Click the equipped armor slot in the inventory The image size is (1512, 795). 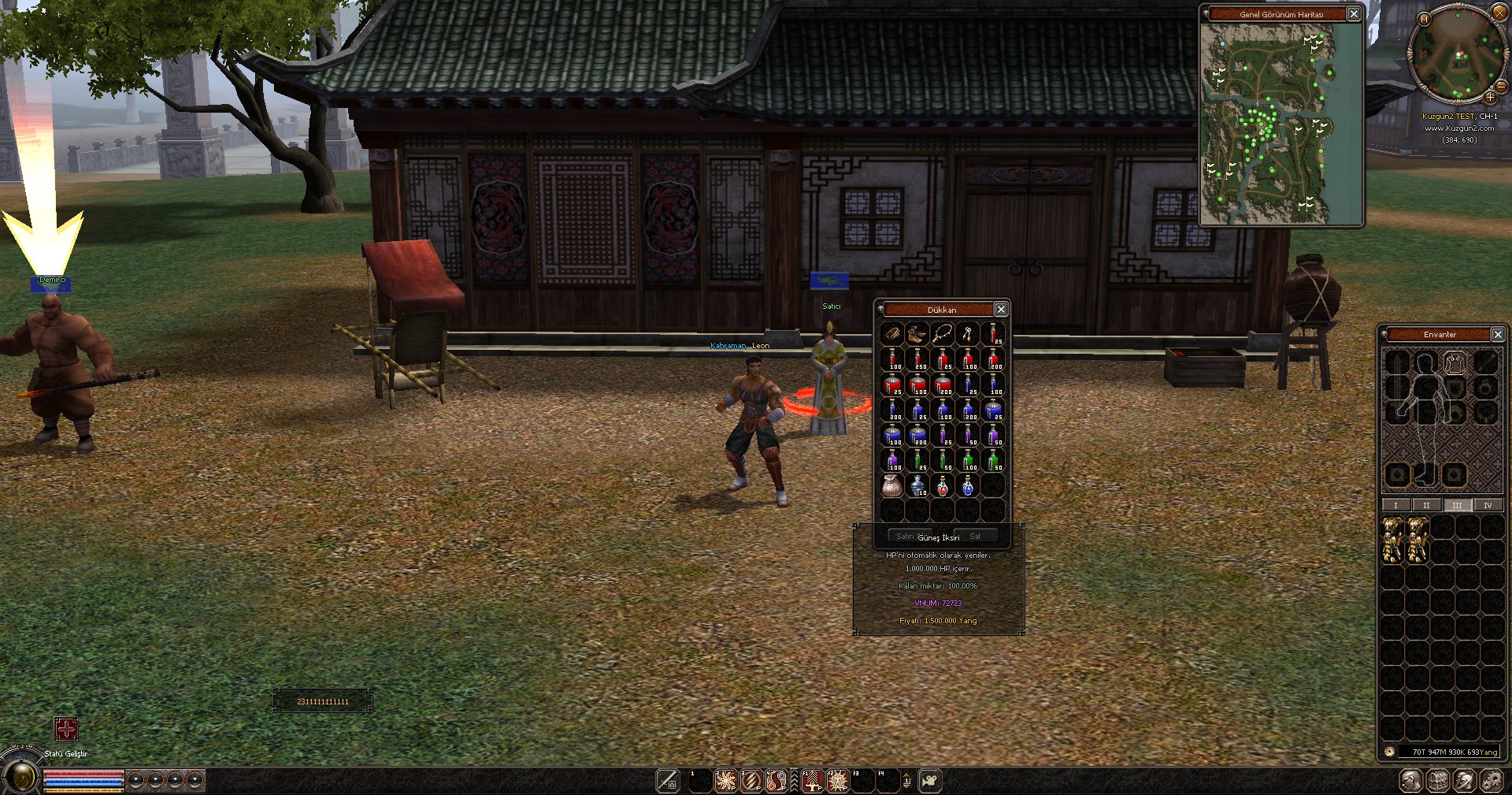(1455, 363)
